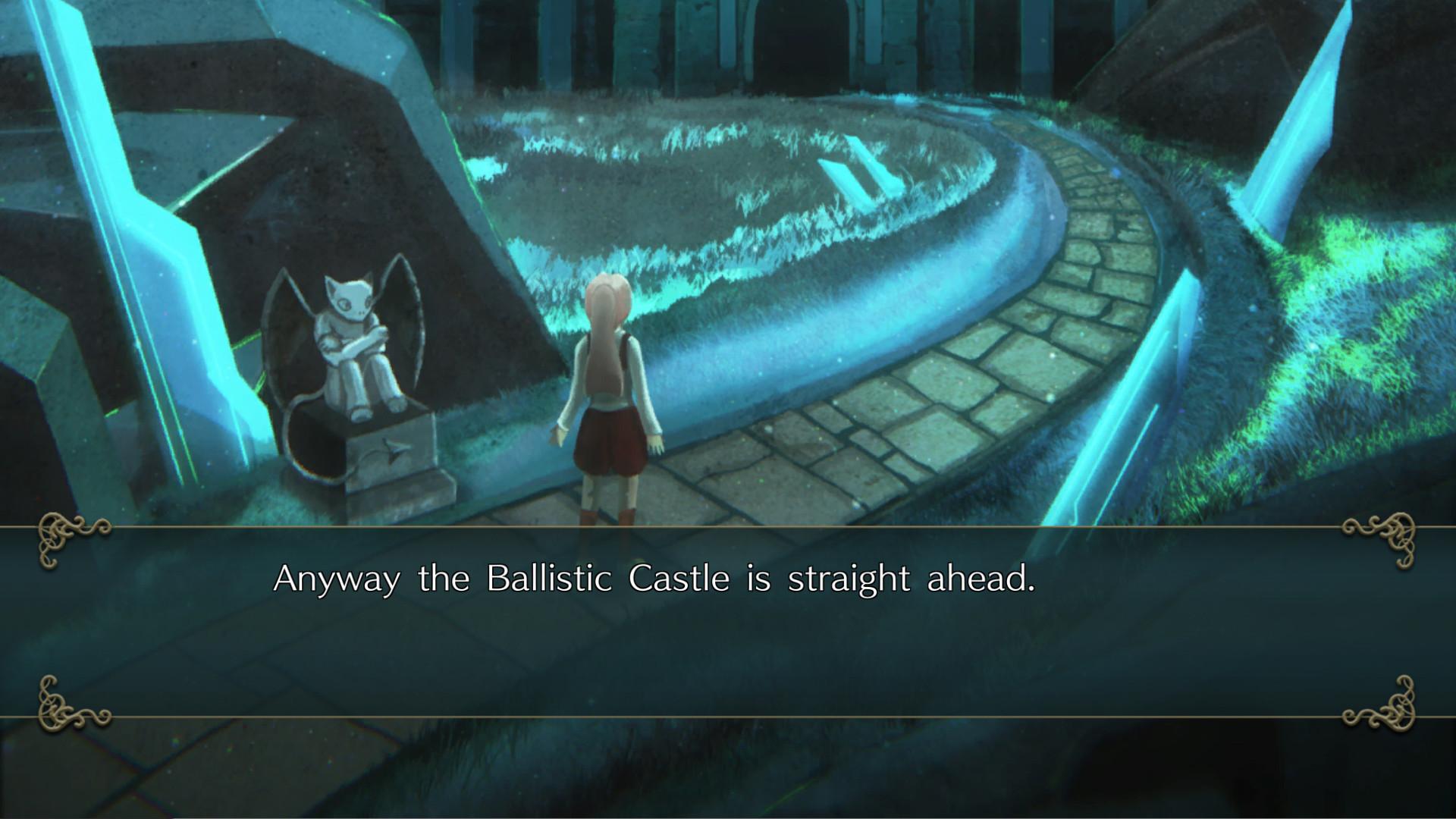1456x819 pixels.
Task: Click the glowing rectangular markers in the grass field
Action: 861,174
